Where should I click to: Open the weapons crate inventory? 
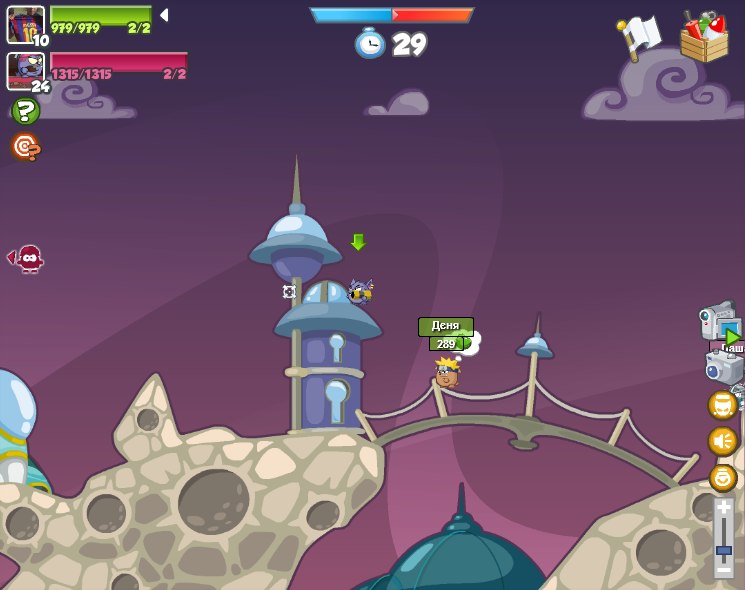click(704, 38)
